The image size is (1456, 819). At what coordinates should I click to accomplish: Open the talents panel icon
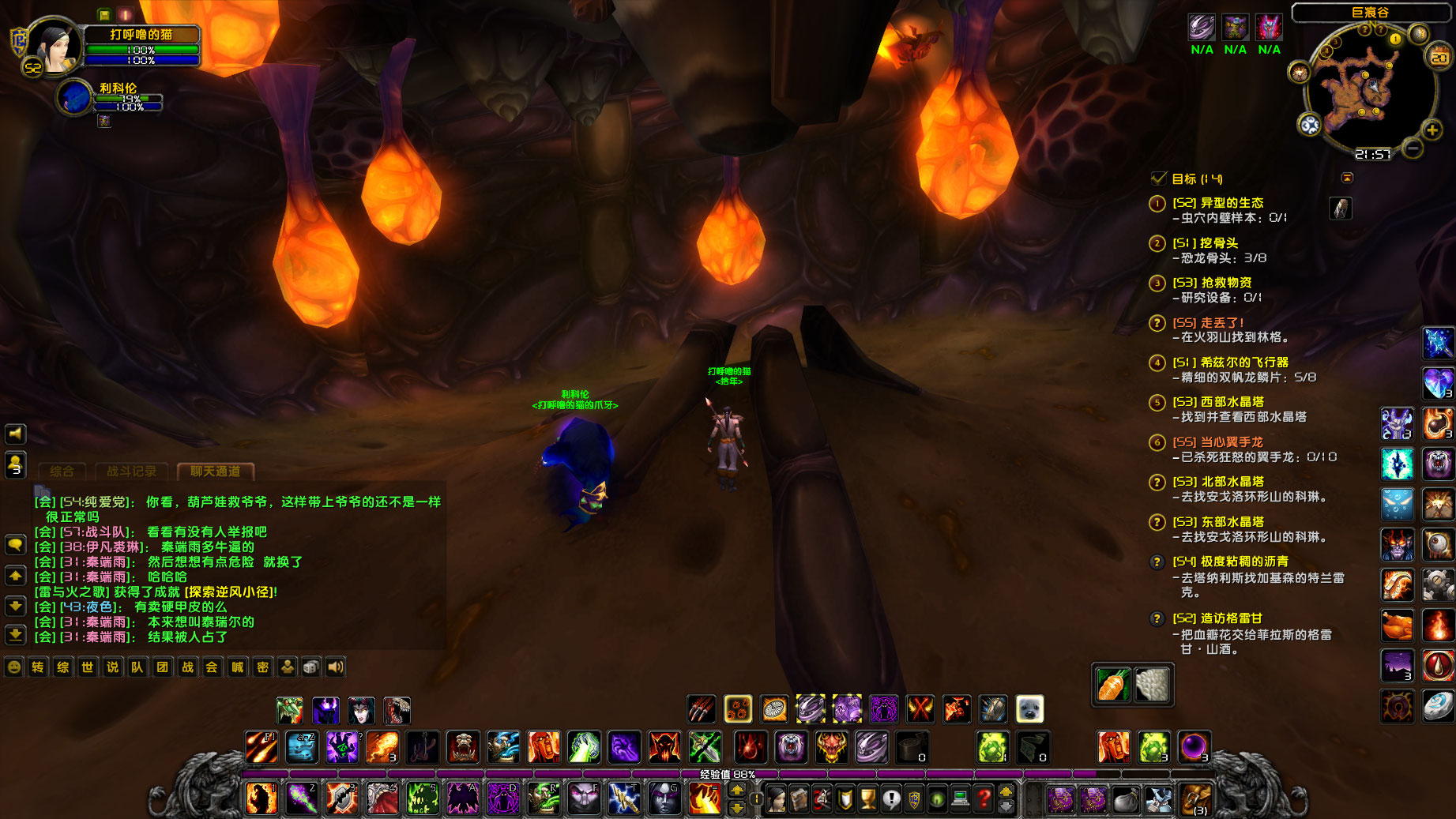822,799
